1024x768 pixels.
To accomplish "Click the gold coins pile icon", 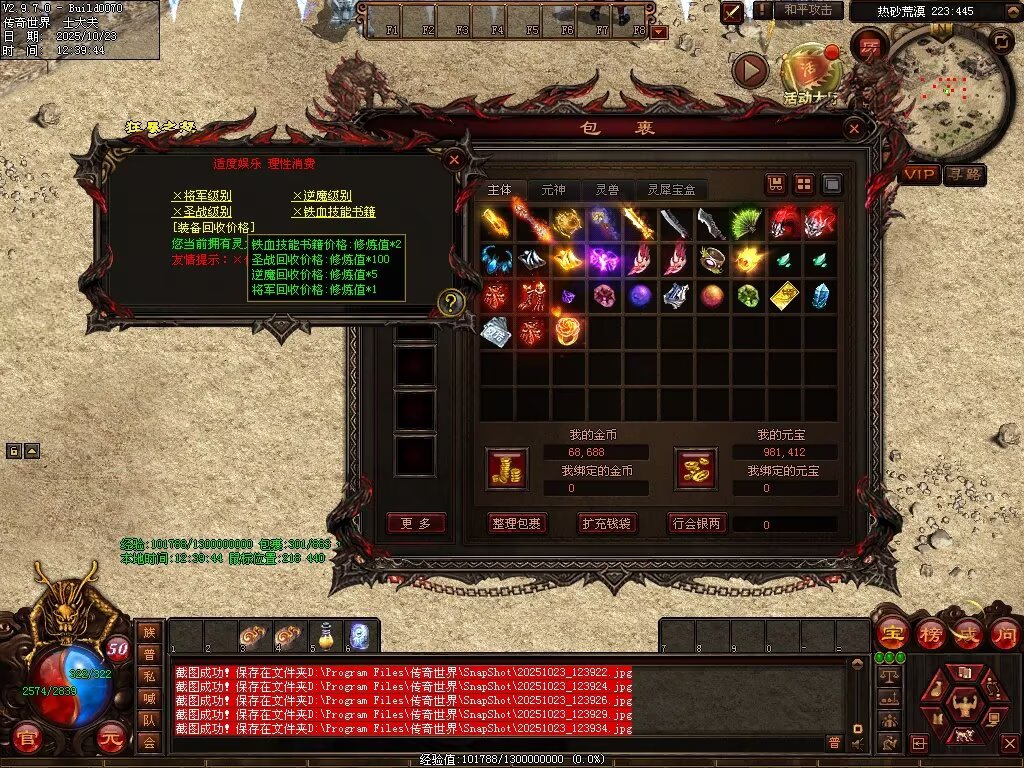I will 507,468.
